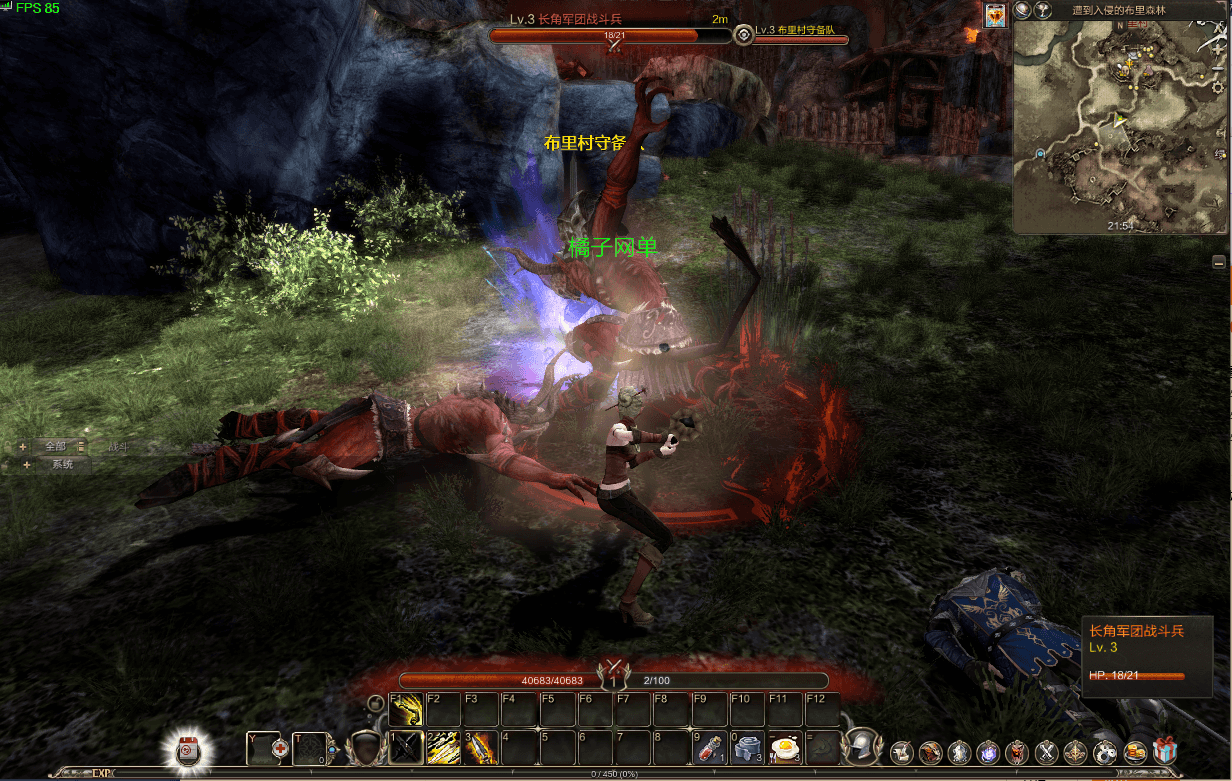Click the card buff icon beside minimap
The width and height of the screenshot is (1232, 781).
click(995, 15)
